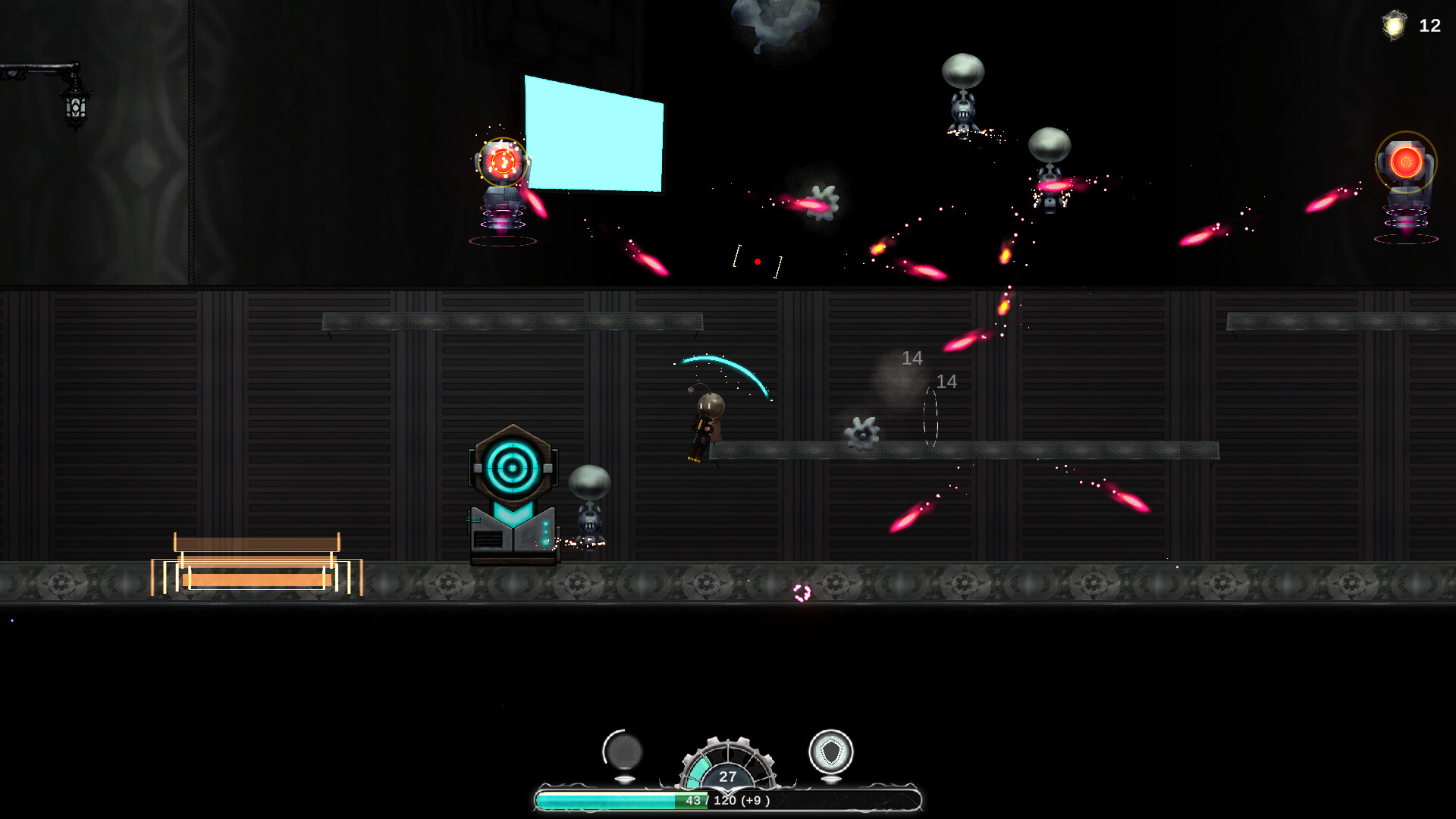Click the damage number 14 near the portal
The image size is (1456, 819).
[946, 381]
